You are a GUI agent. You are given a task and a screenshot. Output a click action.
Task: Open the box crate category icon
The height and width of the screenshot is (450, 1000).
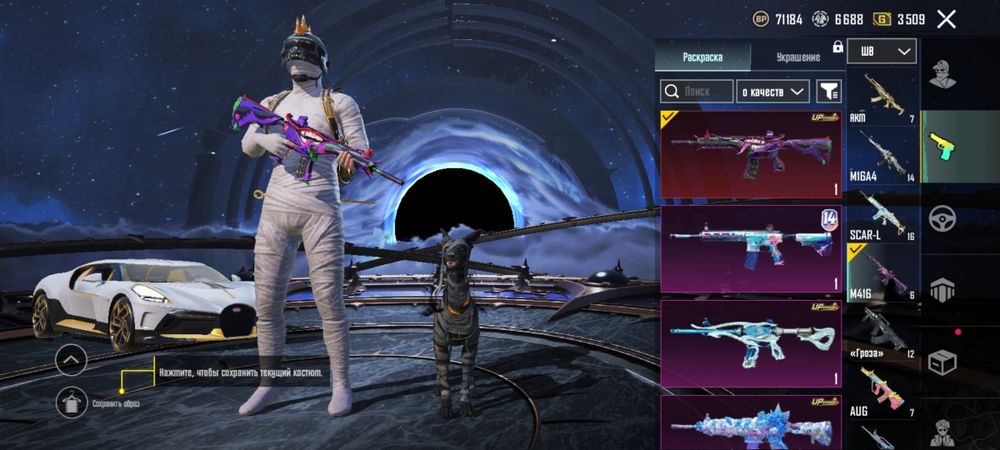tap(943, 362)
